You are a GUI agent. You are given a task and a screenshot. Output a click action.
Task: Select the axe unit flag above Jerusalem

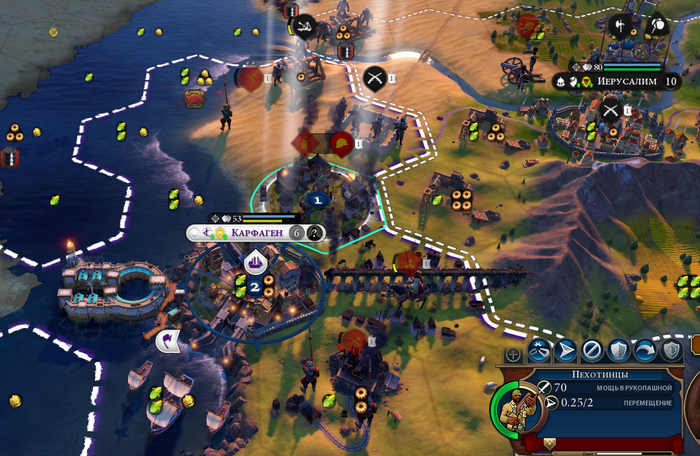pos(622,26)
